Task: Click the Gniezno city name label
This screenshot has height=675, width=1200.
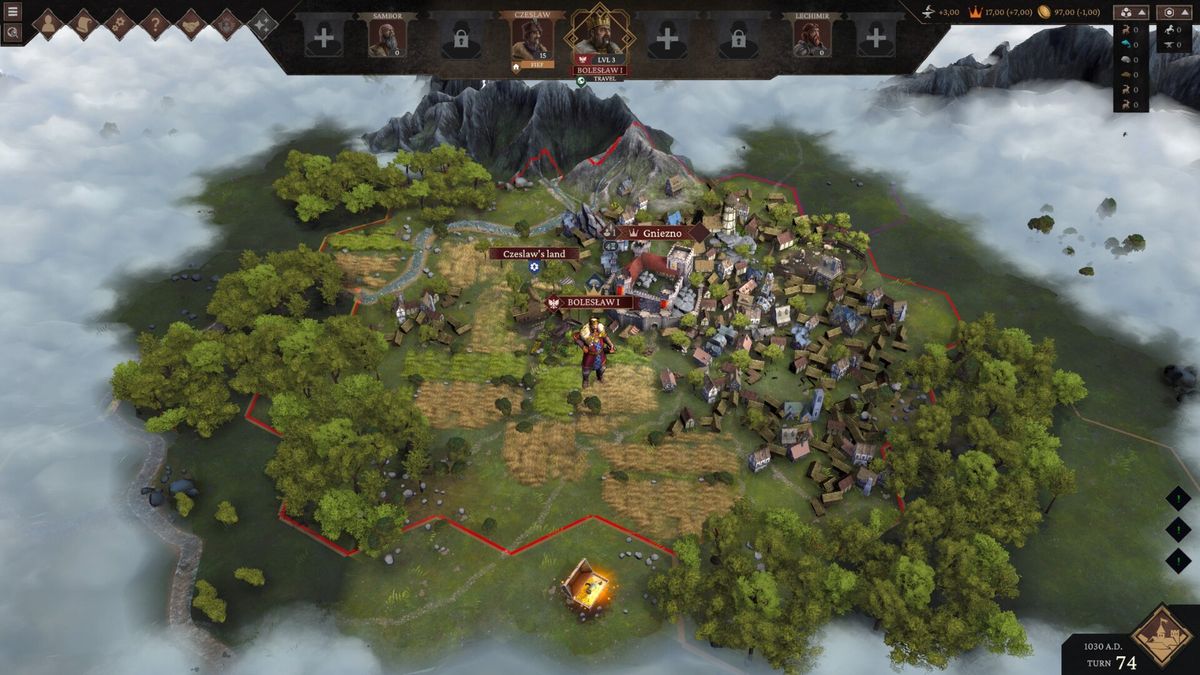Action: (660, 232)
